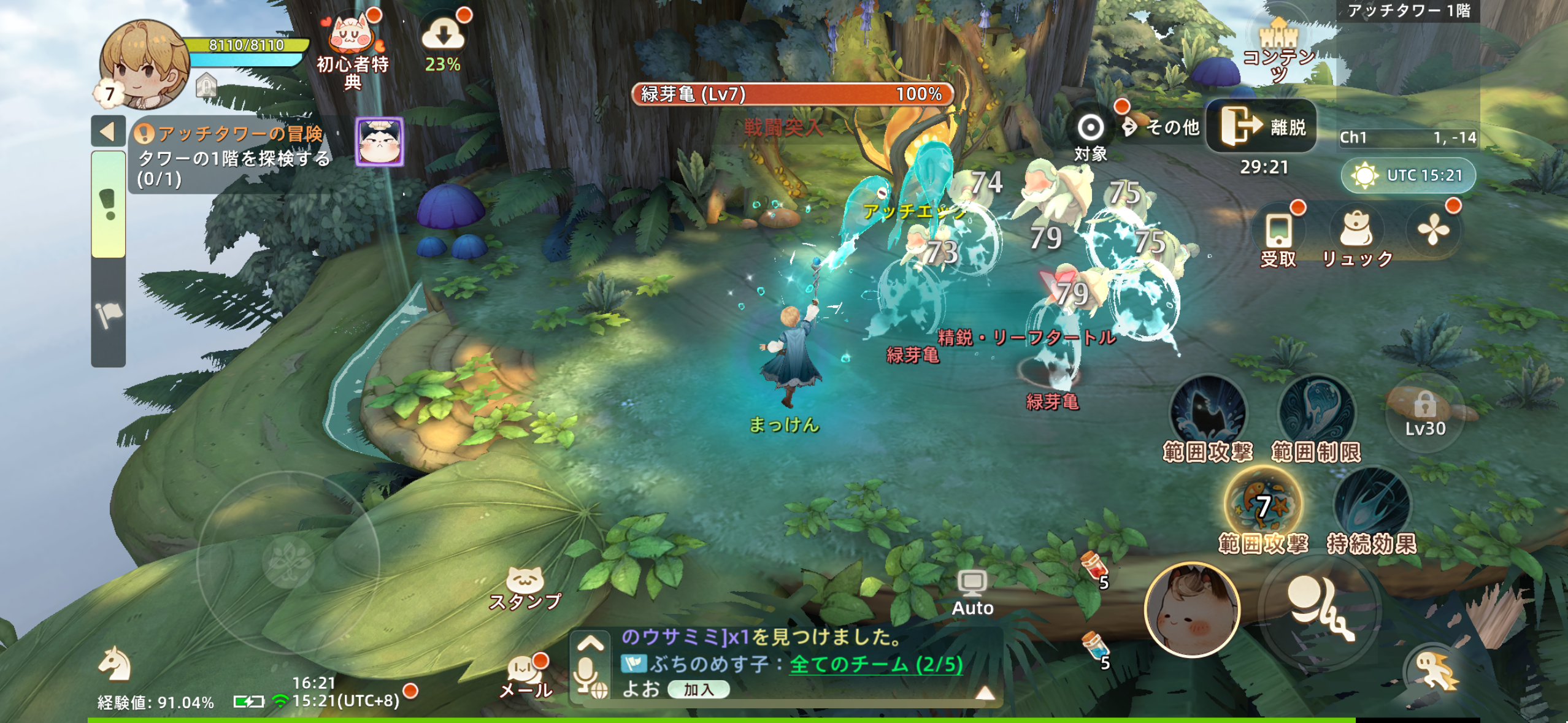Collapse the quest tracker with the arrow
The height and width of the screenshot is (723, 1568).
[x=108, y=131]
